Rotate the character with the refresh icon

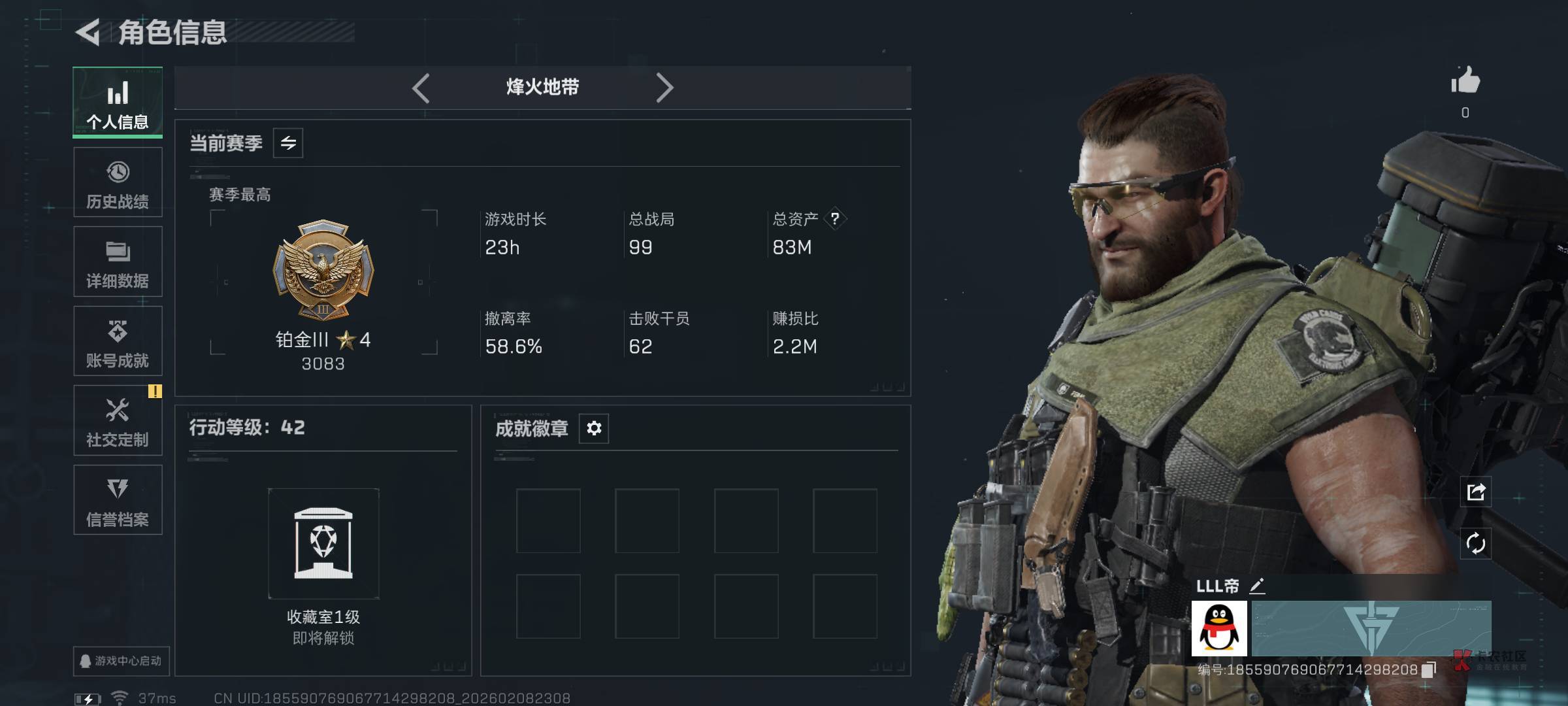(x=1476, y=543)
